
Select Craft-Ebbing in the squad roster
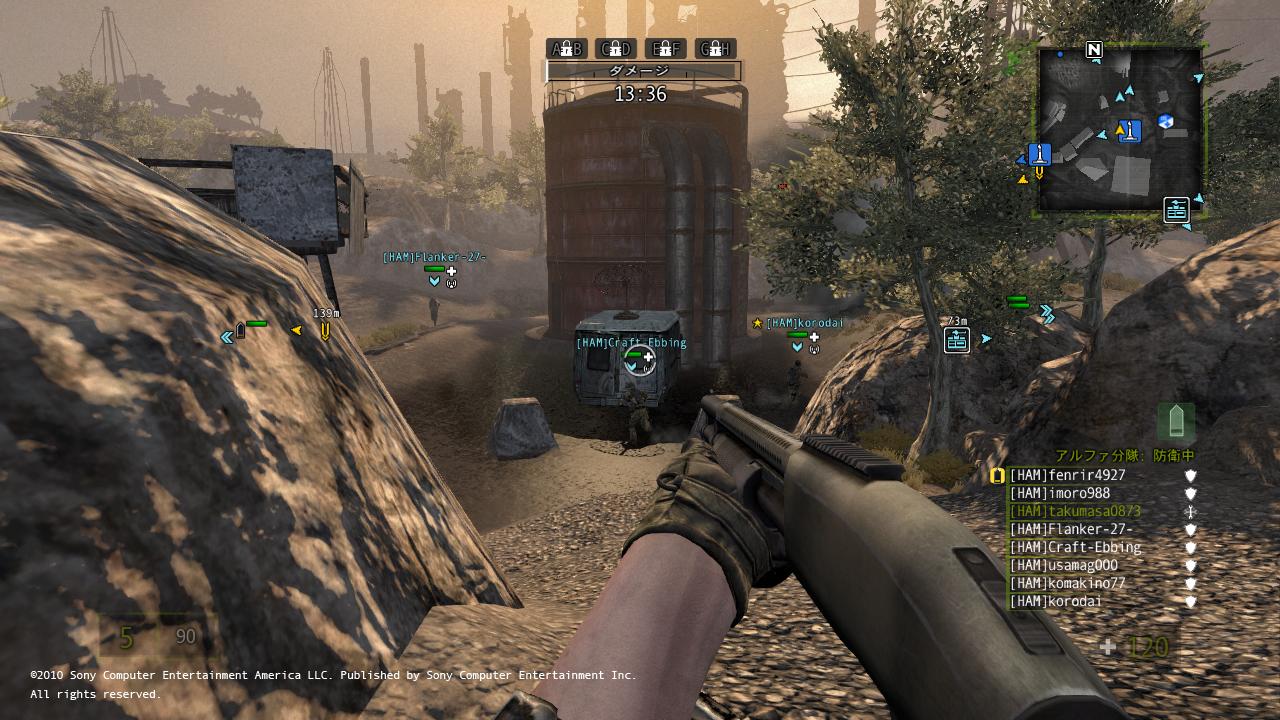click(1075, 548)
